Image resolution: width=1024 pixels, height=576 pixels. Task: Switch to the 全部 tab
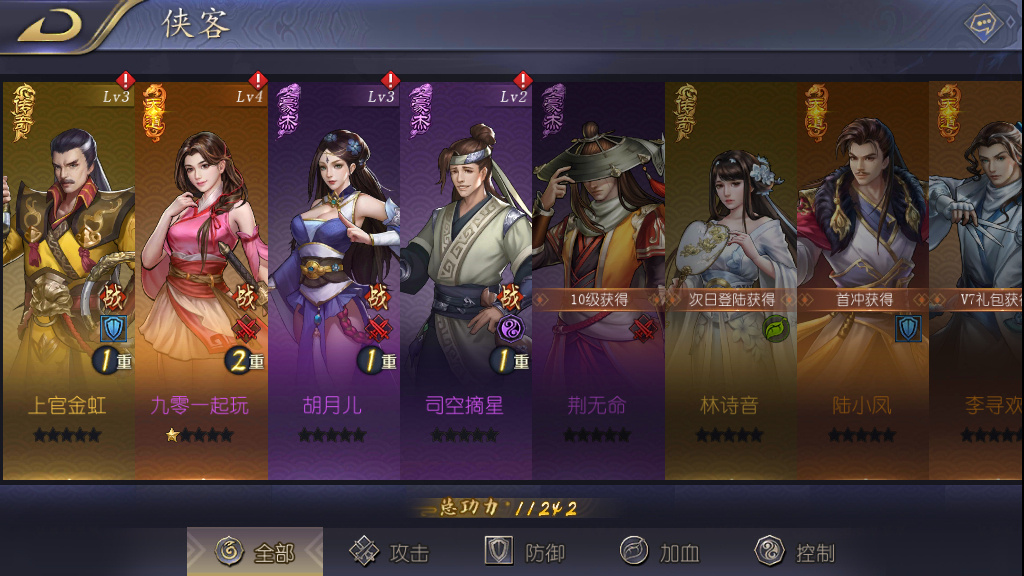pyautogui.click(x=256, y=552)
